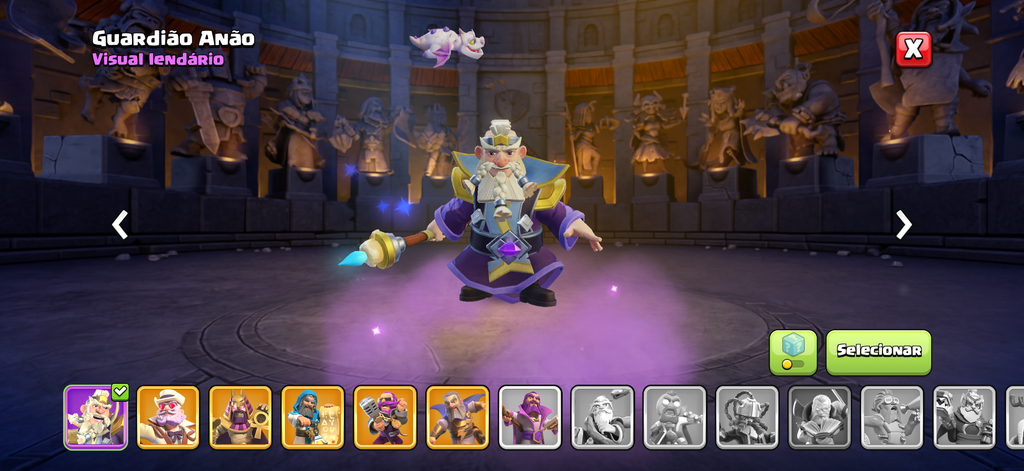This screenshot has height=471, width=1024.
Task: Select the locked goggles Warden with megaphone
Action: tap(892, 417)
